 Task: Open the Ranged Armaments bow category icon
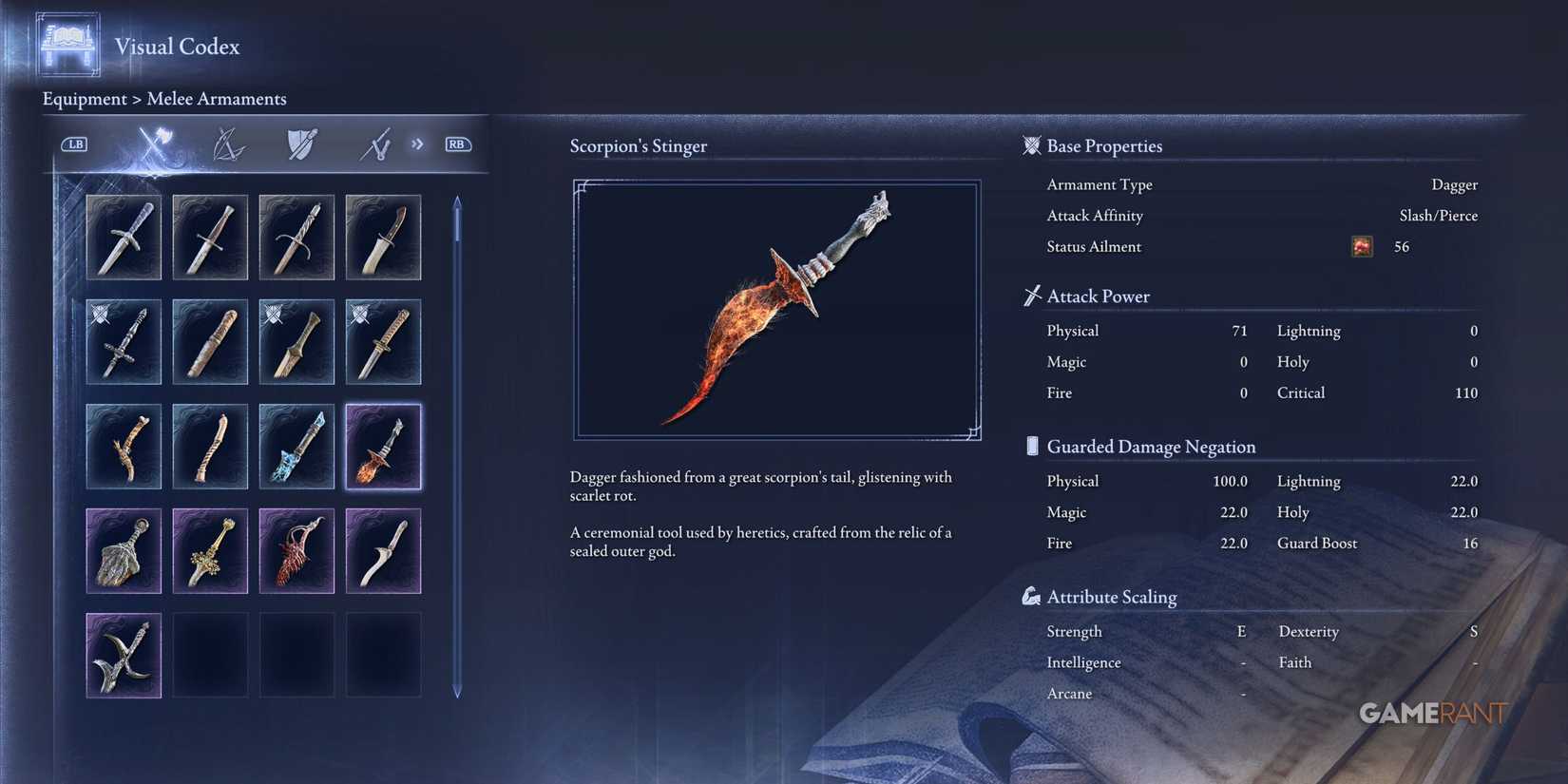[x=228, y=143]
